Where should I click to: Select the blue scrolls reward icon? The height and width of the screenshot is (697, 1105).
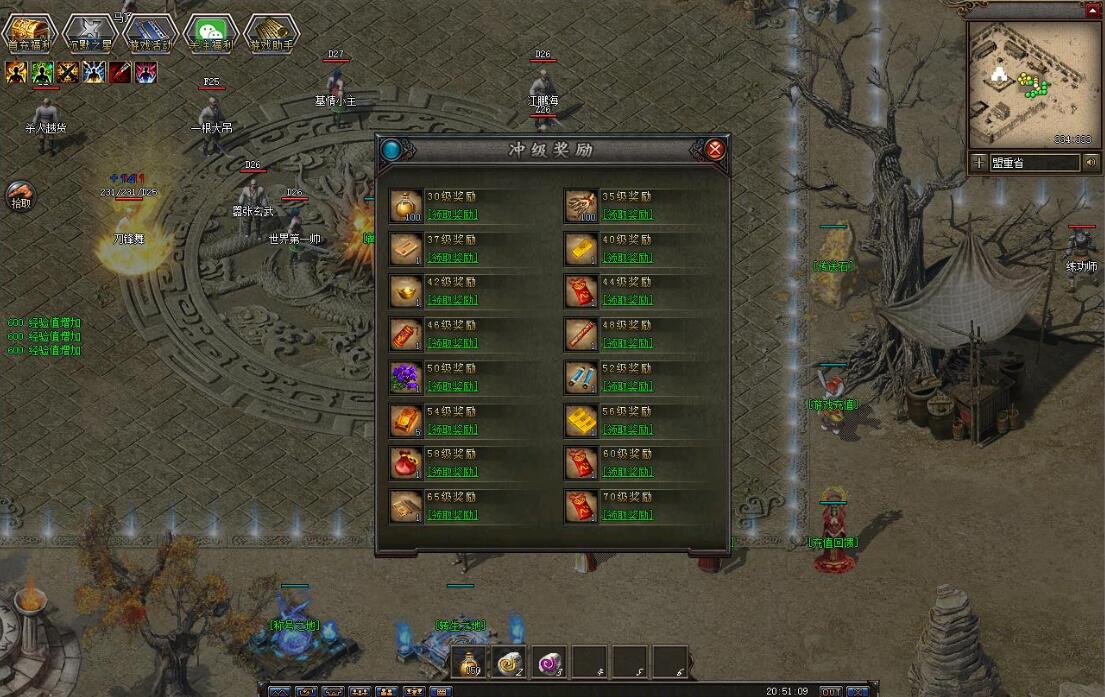581,378
